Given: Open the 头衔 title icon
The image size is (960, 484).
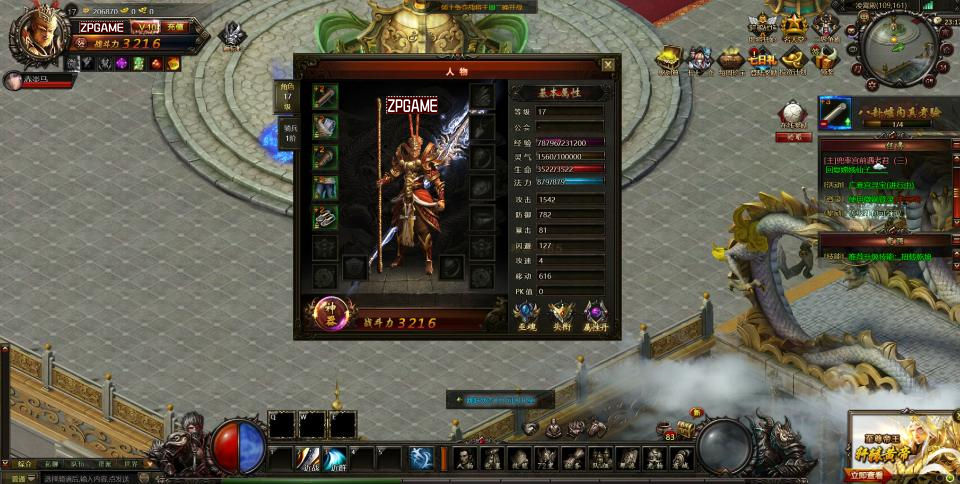Looking at the screenshot, I should coord(562,314).
